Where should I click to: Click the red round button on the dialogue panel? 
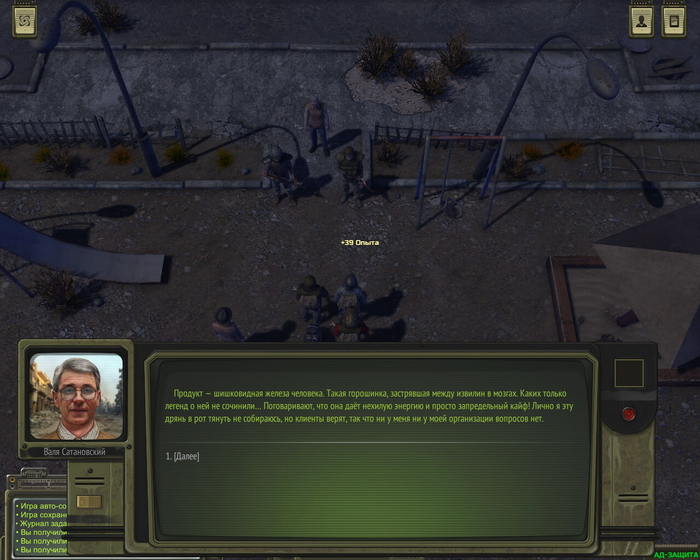pos(629,413)
